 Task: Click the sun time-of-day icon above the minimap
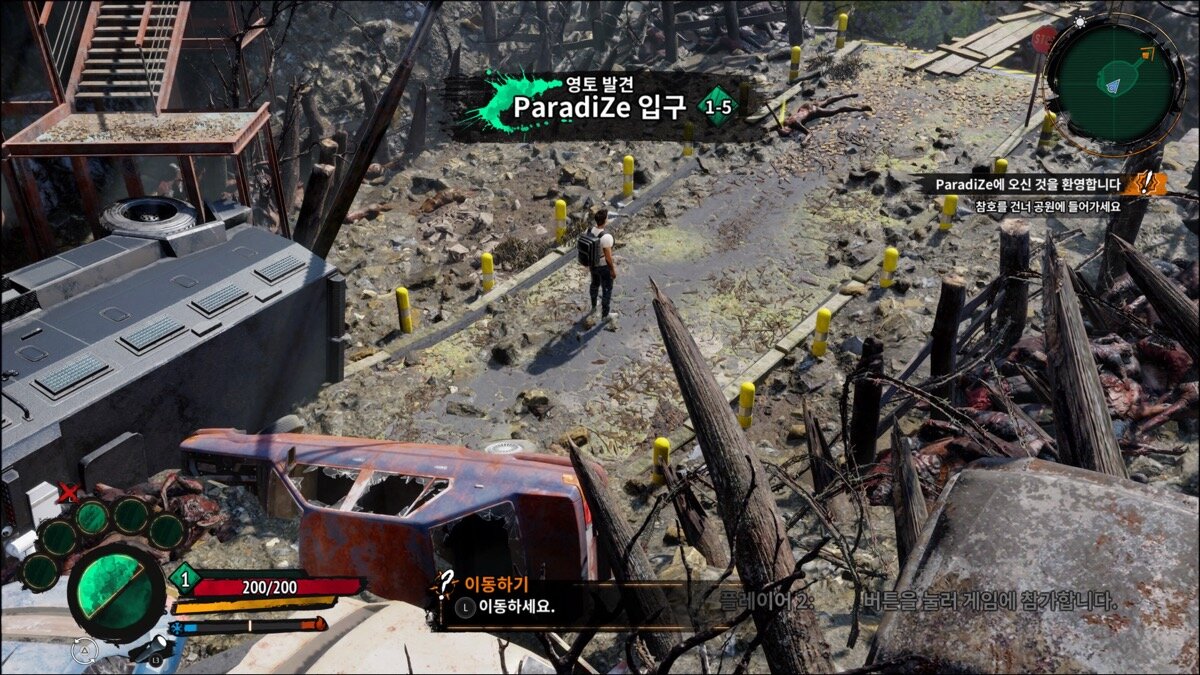click(1079, 21)
